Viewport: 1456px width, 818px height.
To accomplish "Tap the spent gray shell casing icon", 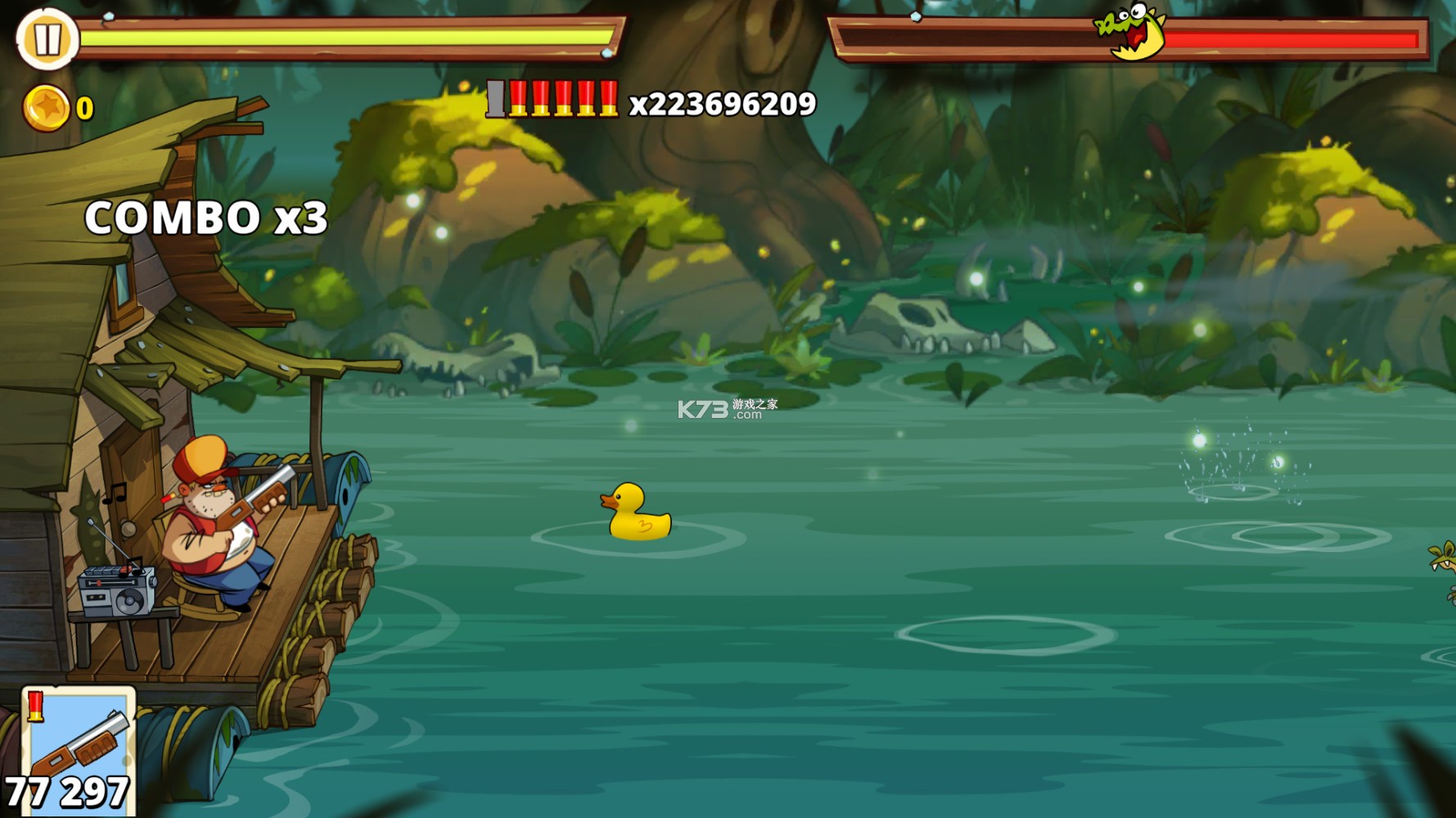I will pyautogui.click(x=496, y=99).
